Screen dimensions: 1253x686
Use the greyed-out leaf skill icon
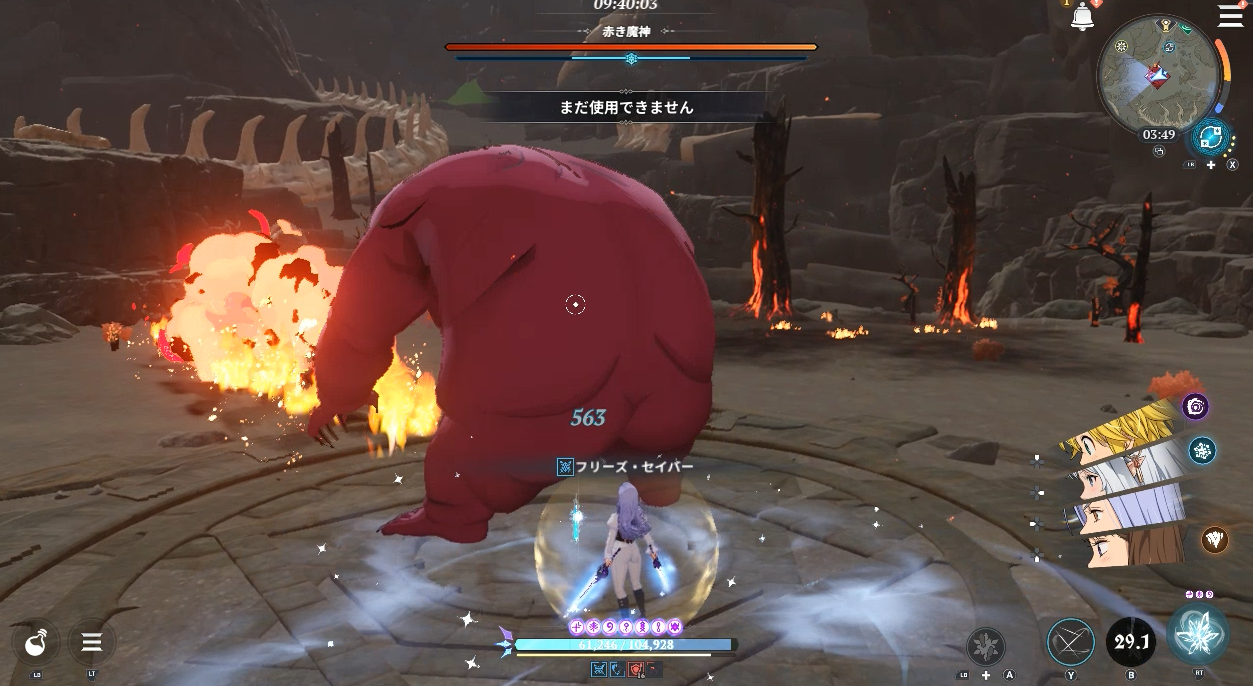coord(985,646)
